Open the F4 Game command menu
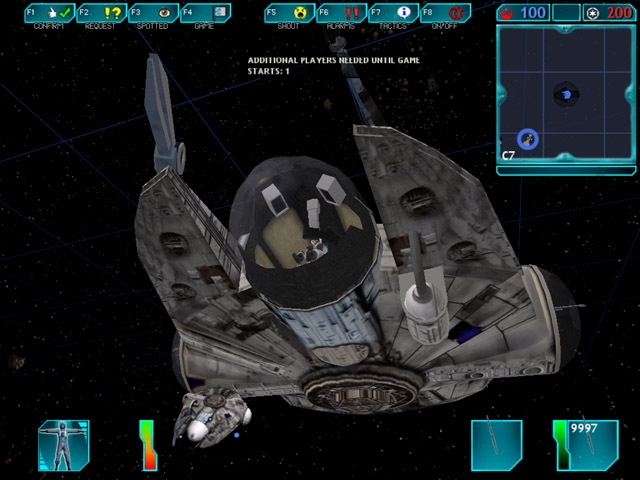 coord(205,14)
